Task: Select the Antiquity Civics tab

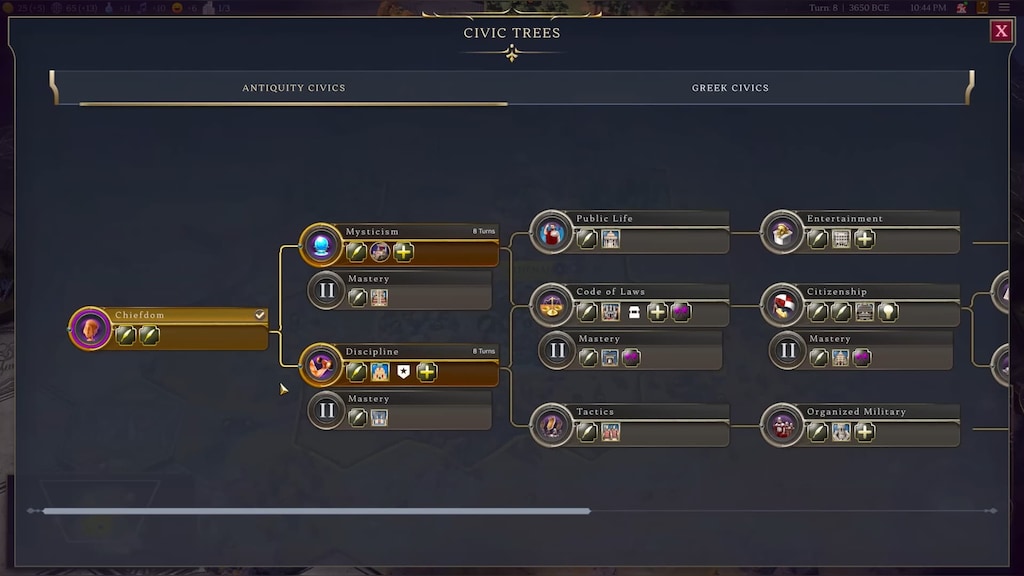Action: (x=293, y=88)
